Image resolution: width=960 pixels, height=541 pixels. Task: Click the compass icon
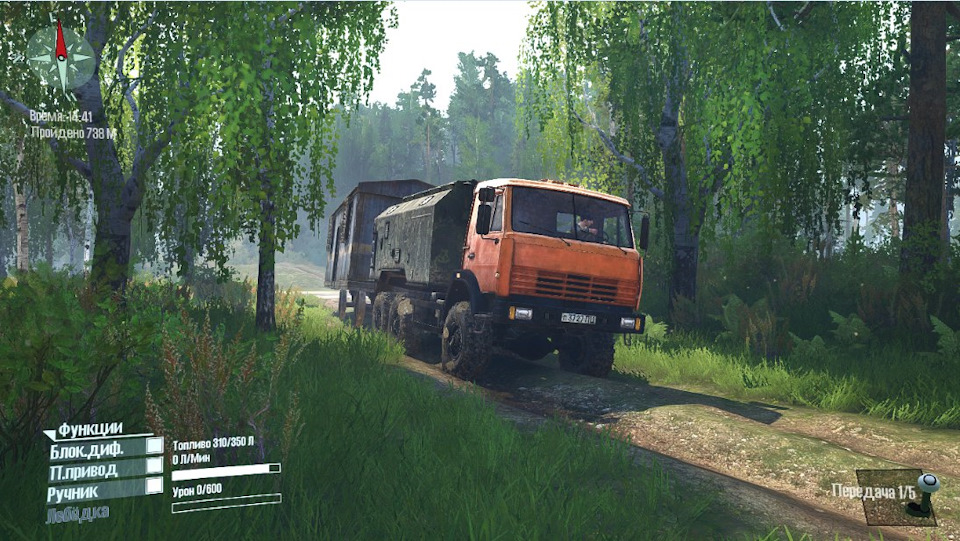(x=61, y=55)
